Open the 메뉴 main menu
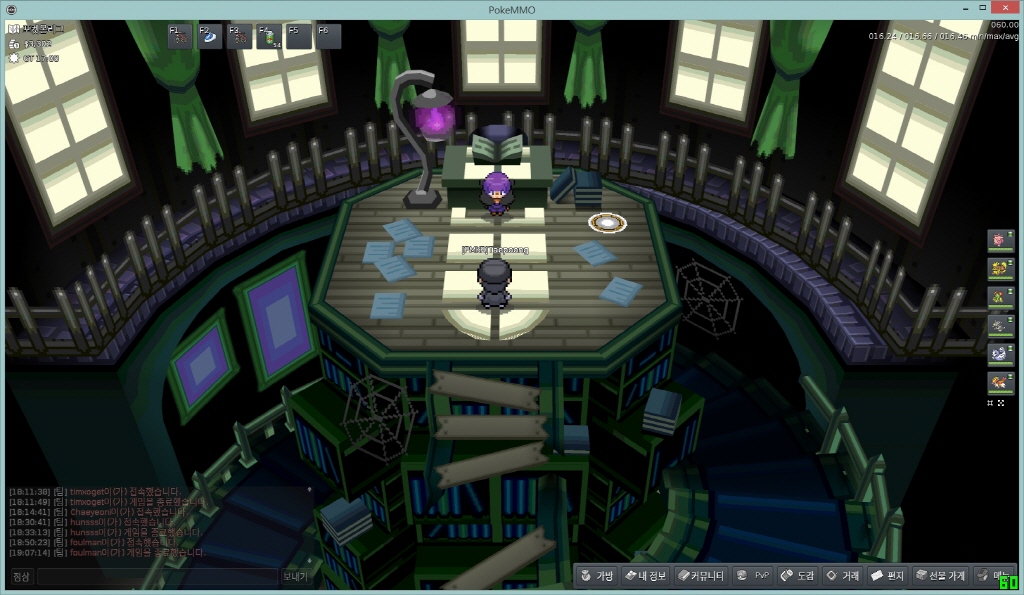1024x595 pixels. point(991,576)
